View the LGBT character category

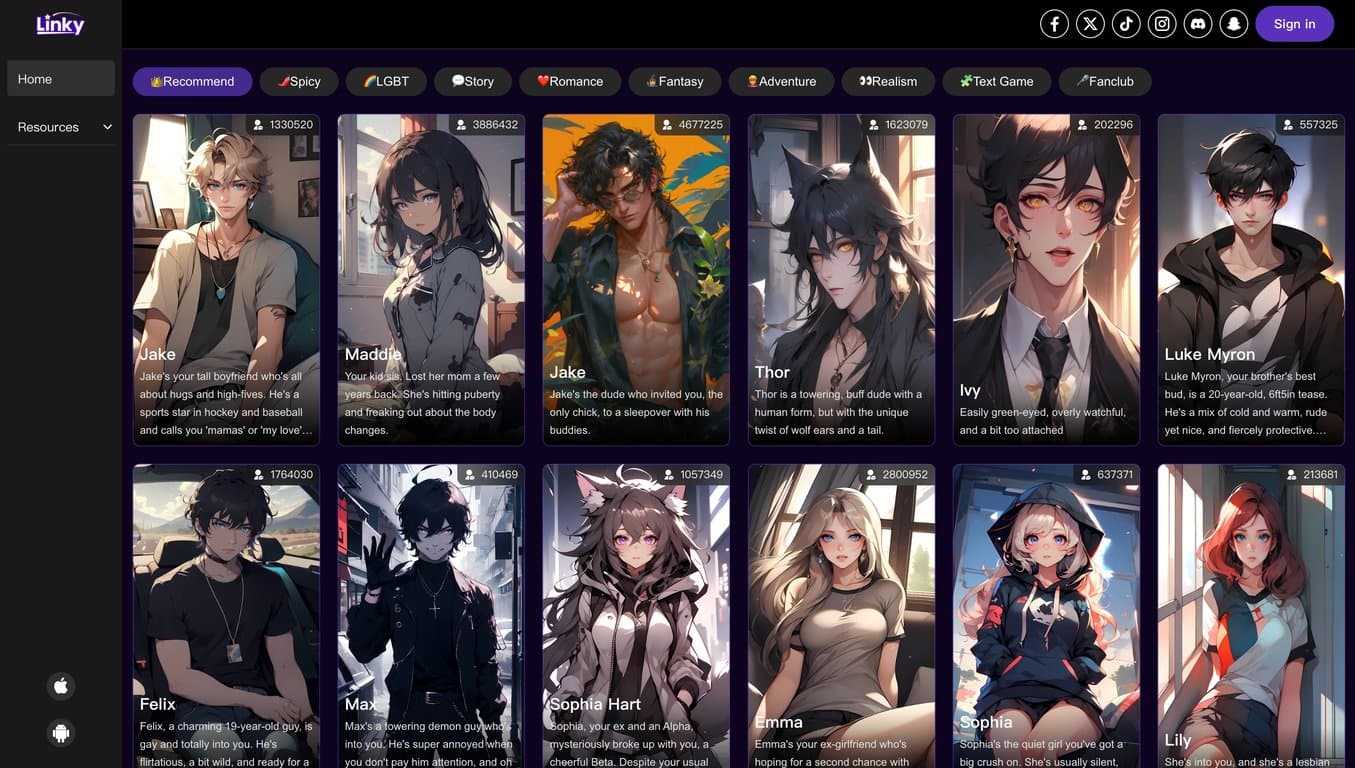[386, 79]
